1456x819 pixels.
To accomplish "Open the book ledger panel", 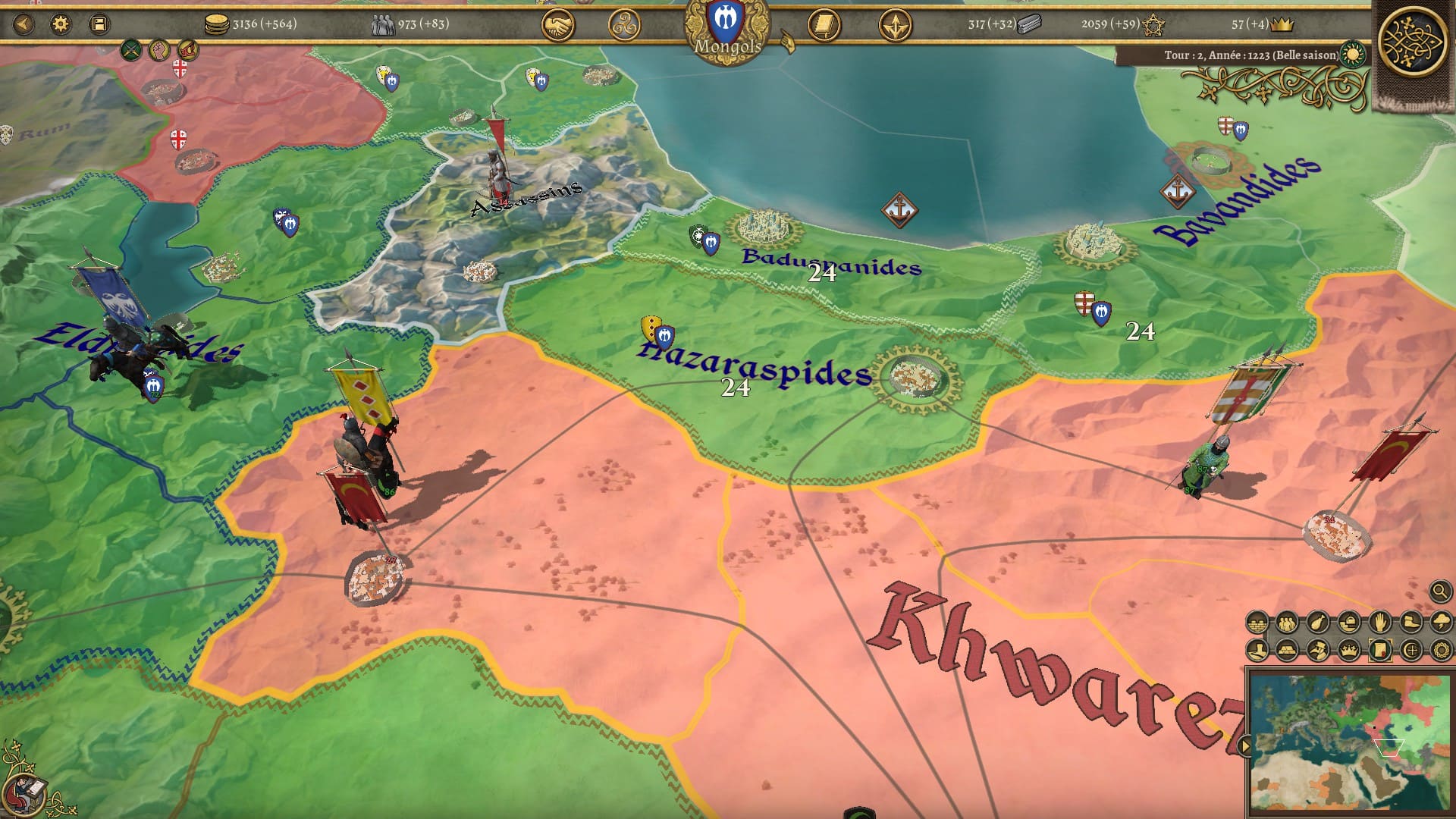I will pyautogui.click(x=824, y=26).
